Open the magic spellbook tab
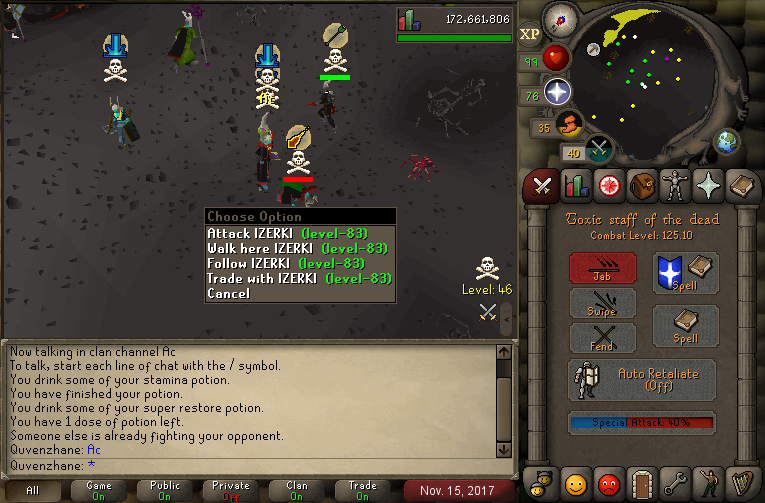The image size is (765, 503). pos(741,186)
